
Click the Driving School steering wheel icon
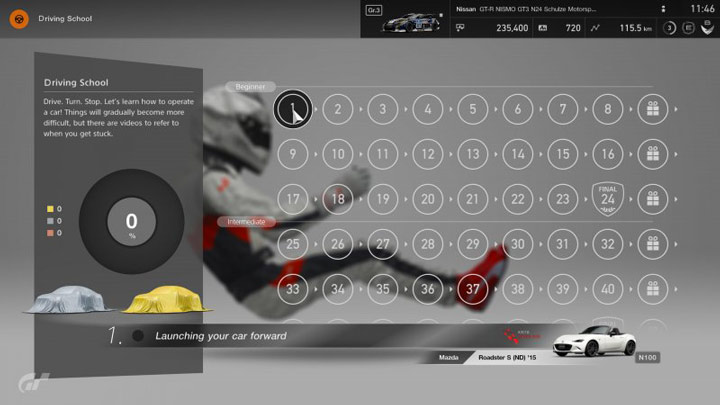(x=18, y=18)
